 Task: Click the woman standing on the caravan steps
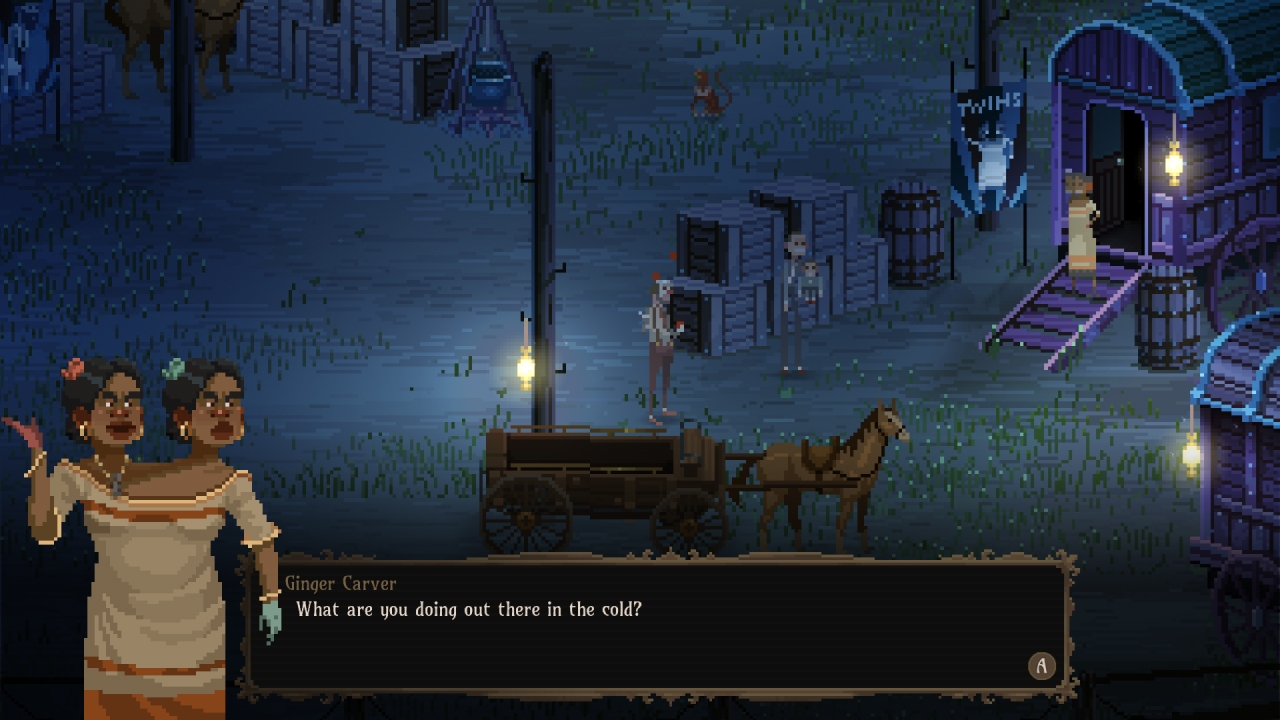1080,225
